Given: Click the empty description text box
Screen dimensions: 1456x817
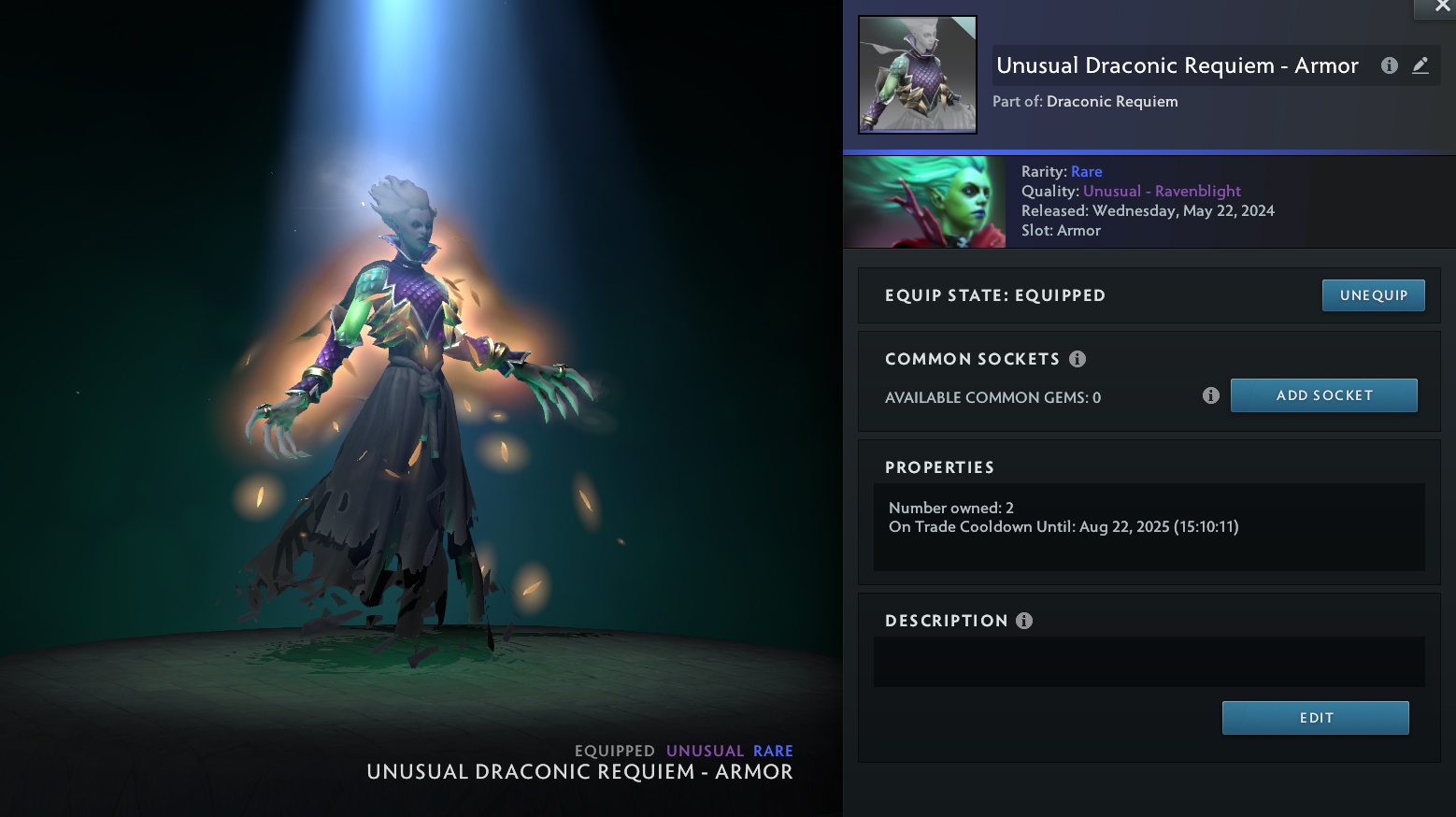Looking at the screenshot, I should (x=1149, y=662).
